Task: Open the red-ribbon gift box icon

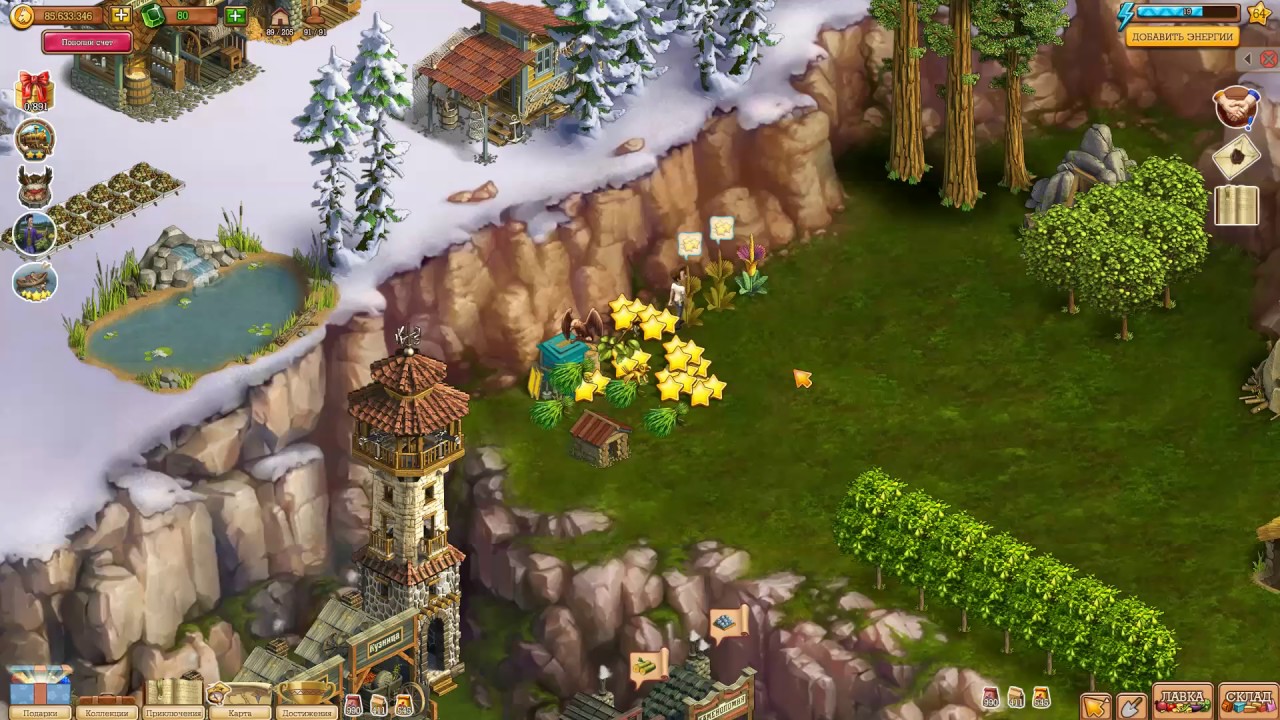Action: 35,91
